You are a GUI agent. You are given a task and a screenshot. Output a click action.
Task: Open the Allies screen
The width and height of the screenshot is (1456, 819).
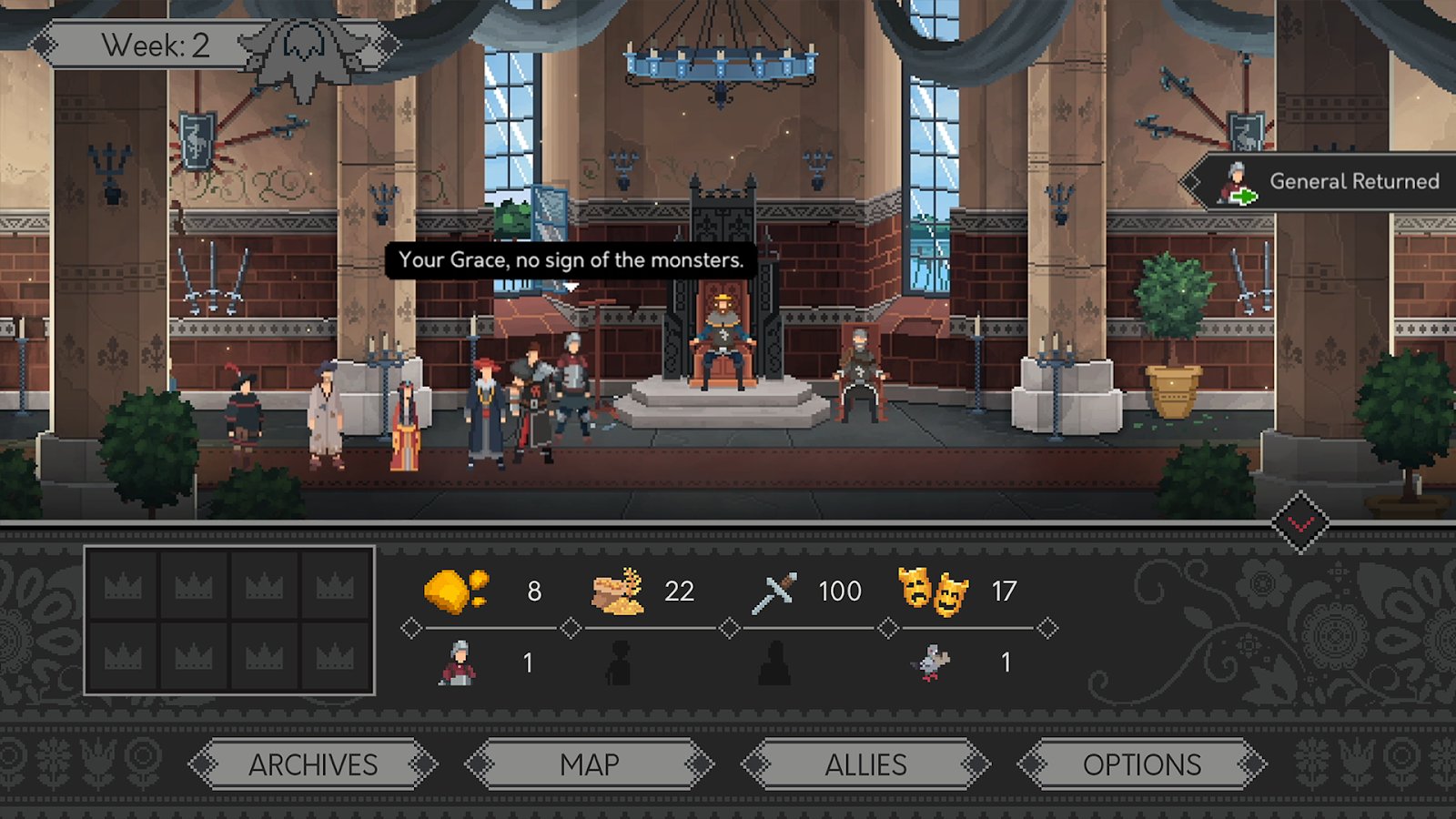click(x=867, y=765)
